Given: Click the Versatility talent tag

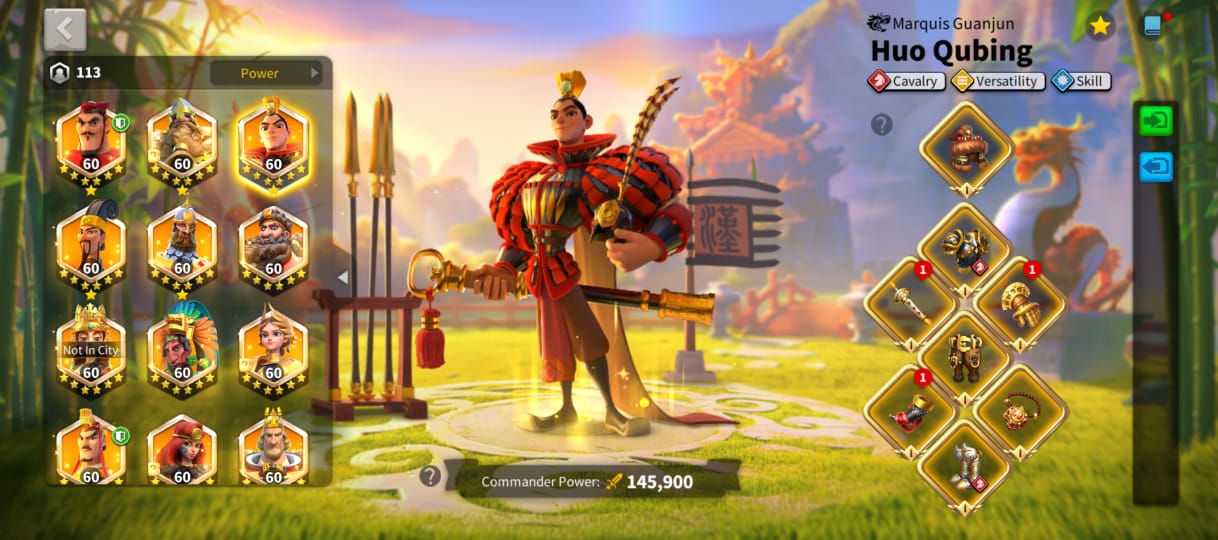Looking at the screenshot, I should 998,82.
